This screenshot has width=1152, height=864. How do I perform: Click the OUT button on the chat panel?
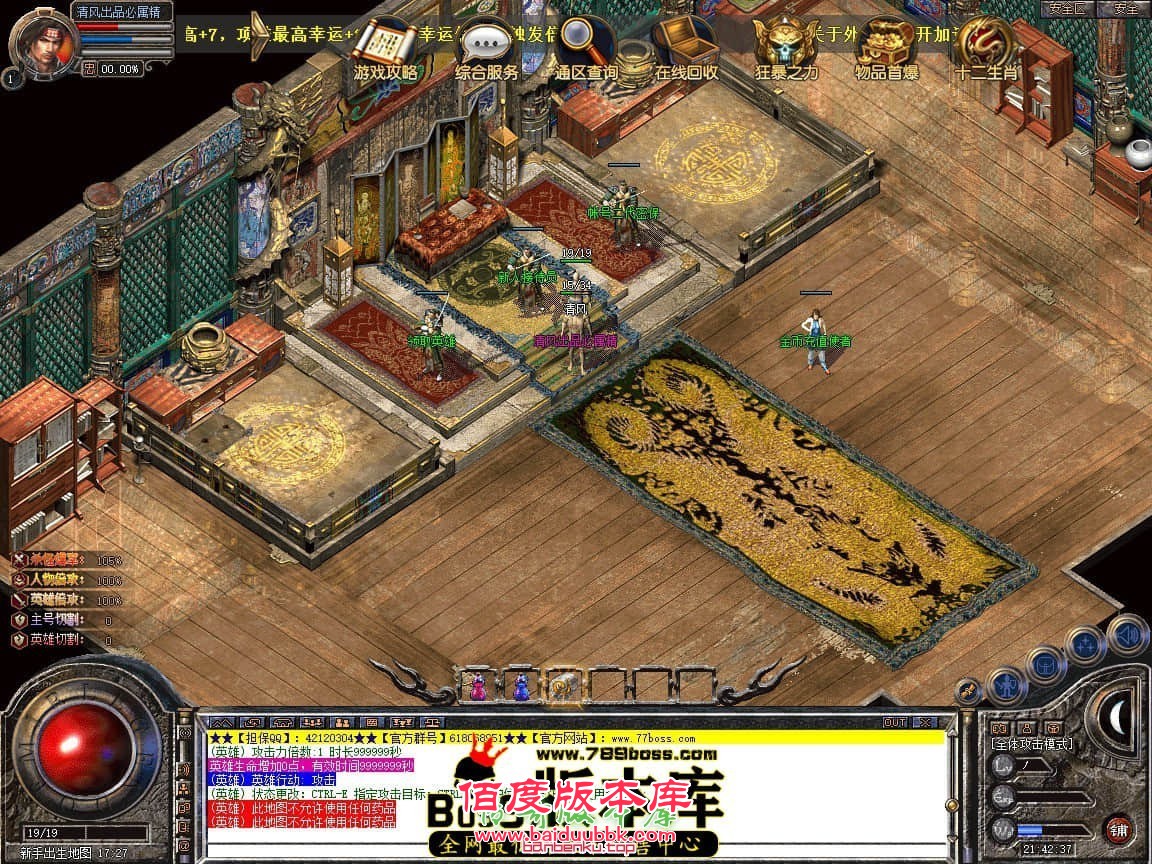(x=894, y=722)
